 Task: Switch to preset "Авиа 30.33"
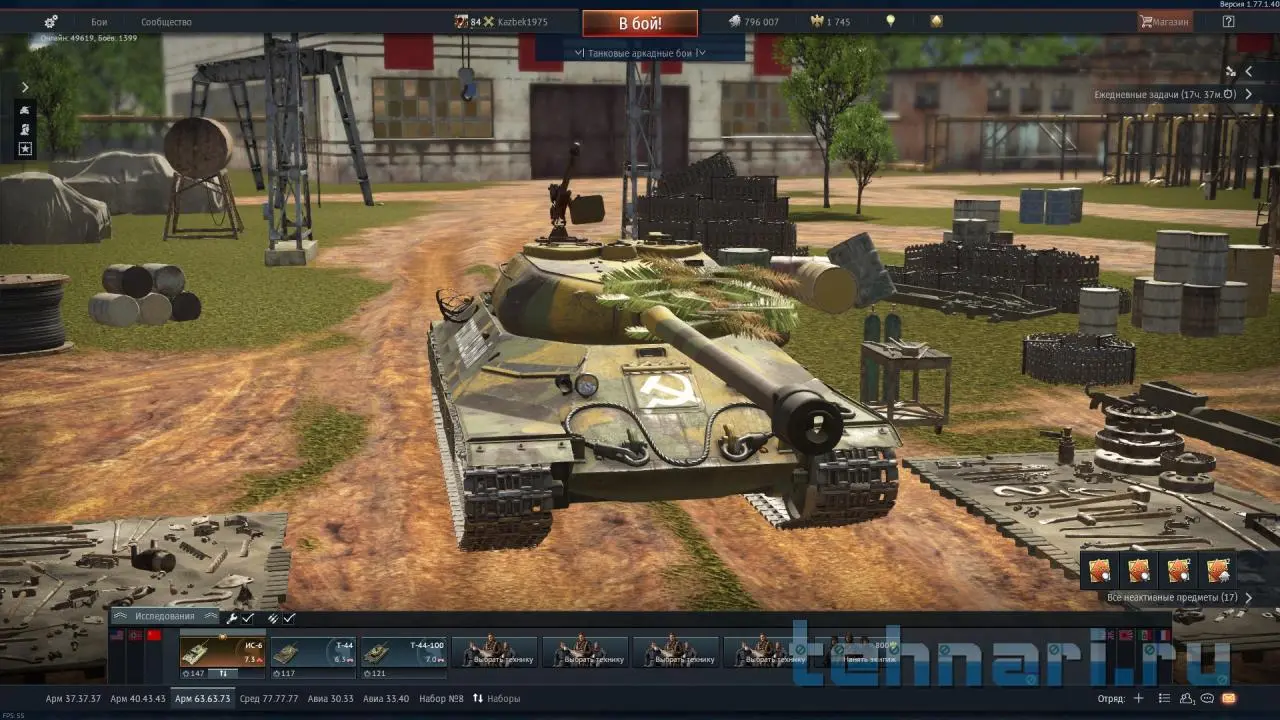click(x=329, y=698)
